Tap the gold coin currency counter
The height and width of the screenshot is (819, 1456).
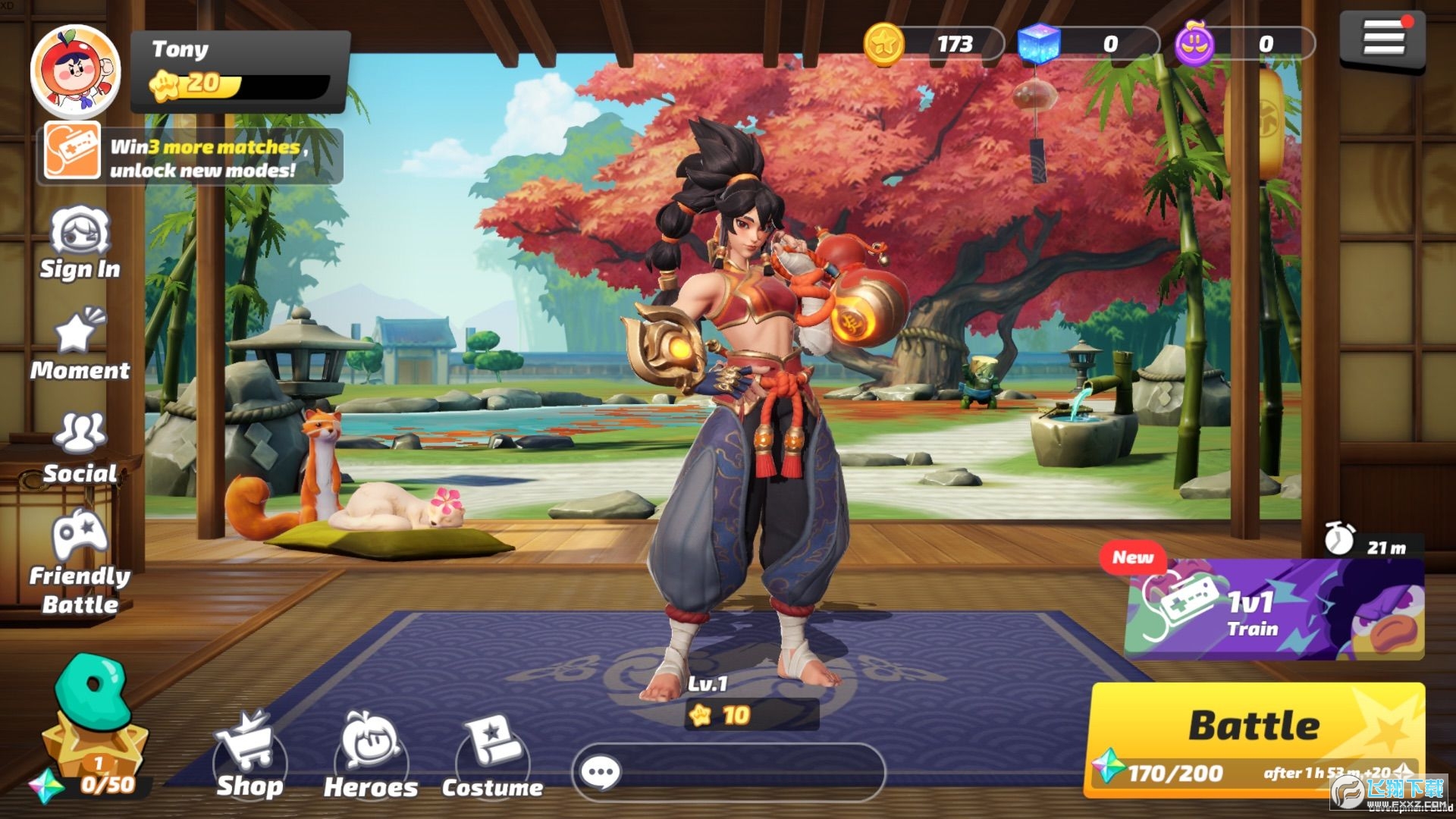pyautogui.click(x=933, y=44)
